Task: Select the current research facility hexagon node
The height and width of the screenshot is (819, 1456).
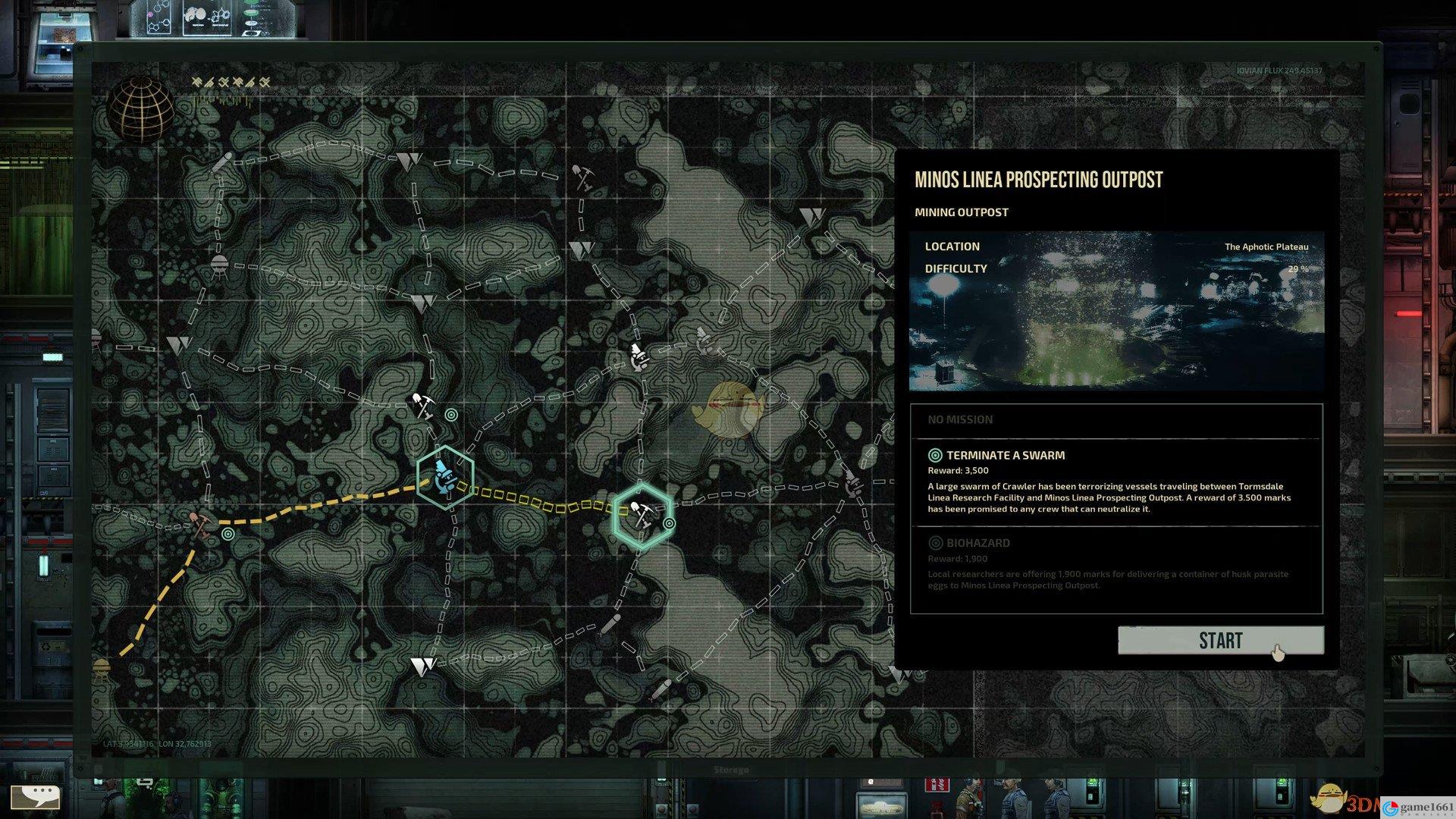Action: (445, 477)
